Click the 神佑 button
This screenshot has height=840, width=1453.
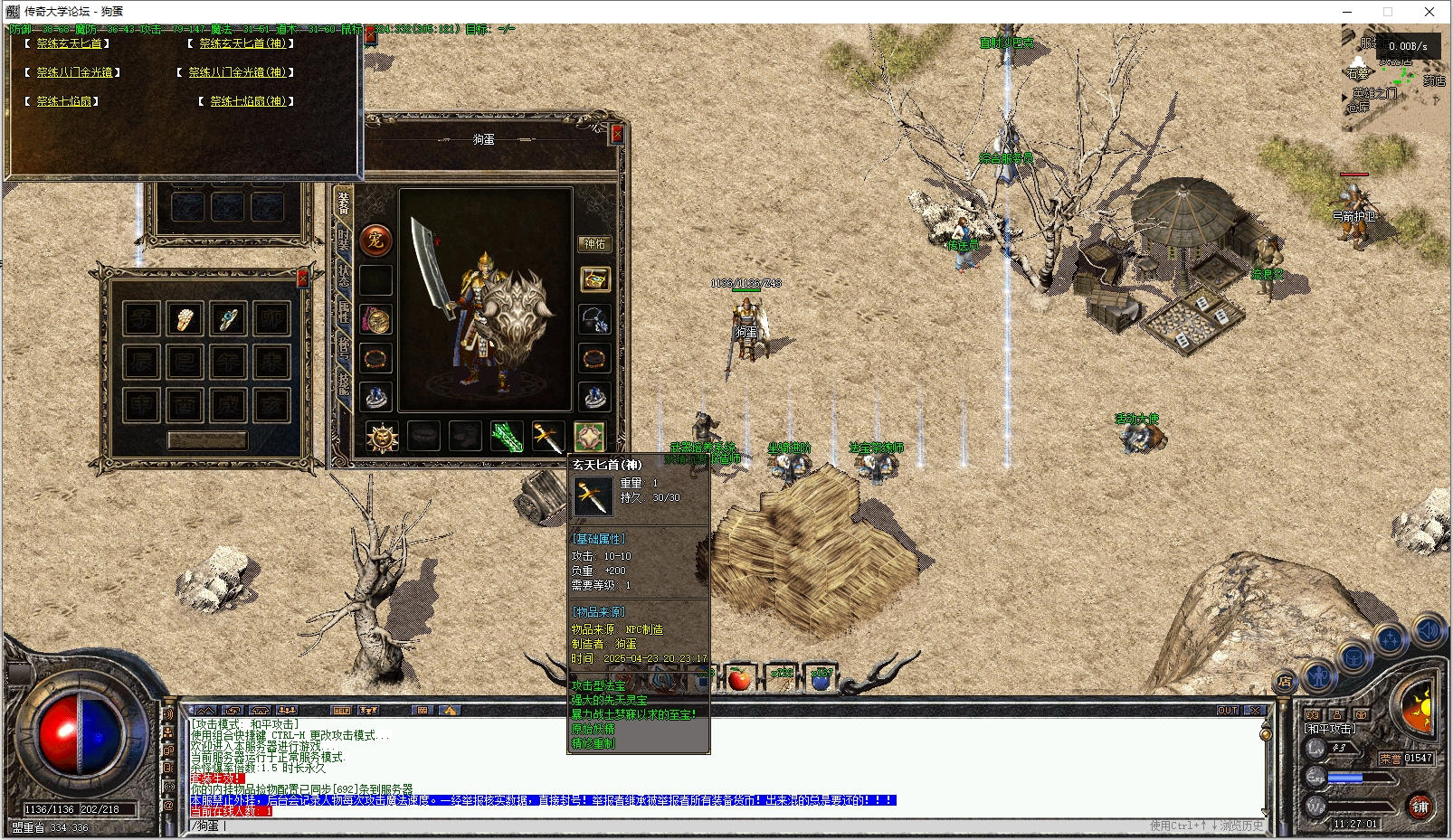pyautogui.click(x=594, y=244)
